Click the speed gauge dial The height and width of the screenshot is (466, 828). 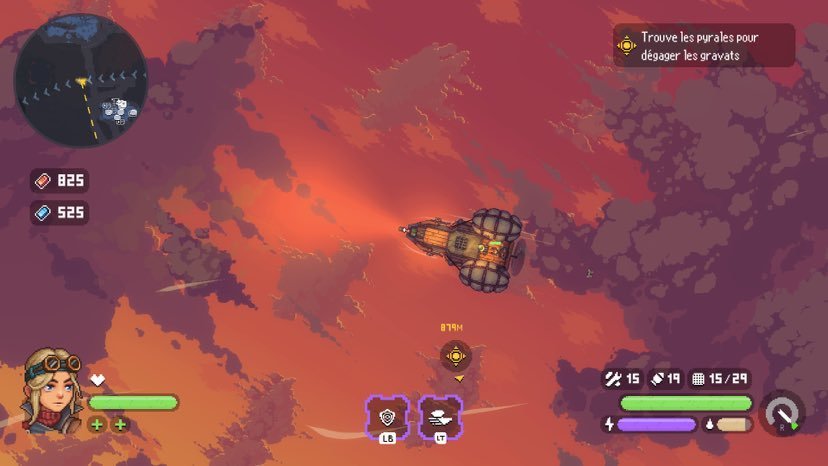click(782, 413)
